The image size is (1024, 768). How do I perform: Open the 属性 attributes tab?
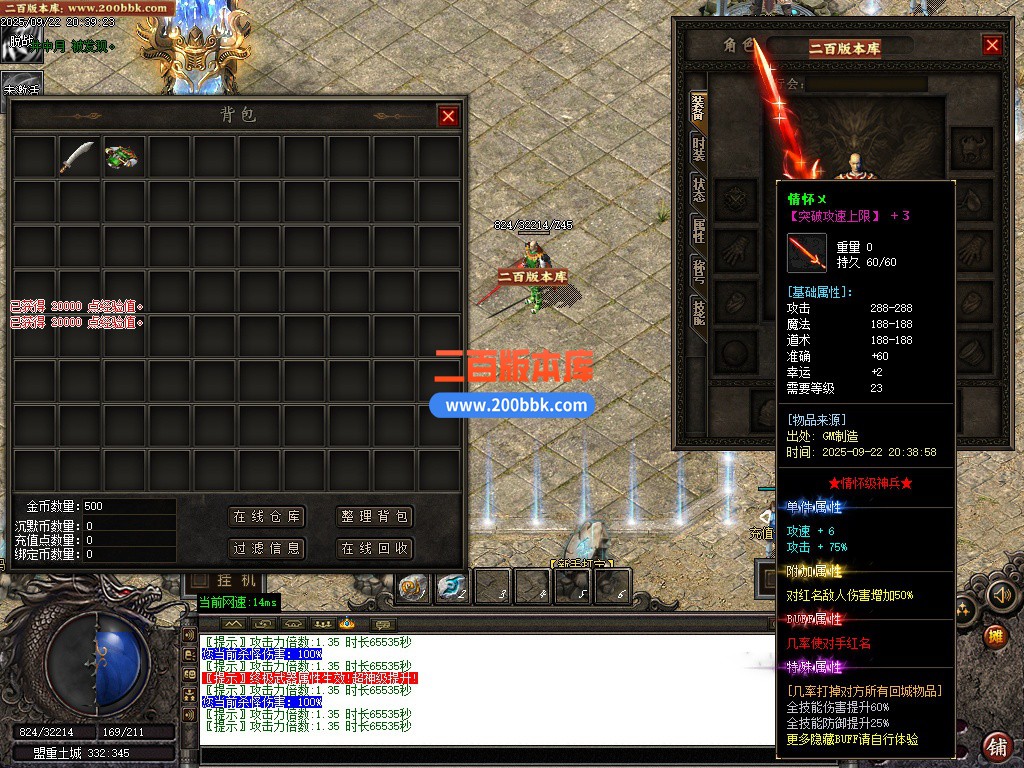tap(698, 231)
